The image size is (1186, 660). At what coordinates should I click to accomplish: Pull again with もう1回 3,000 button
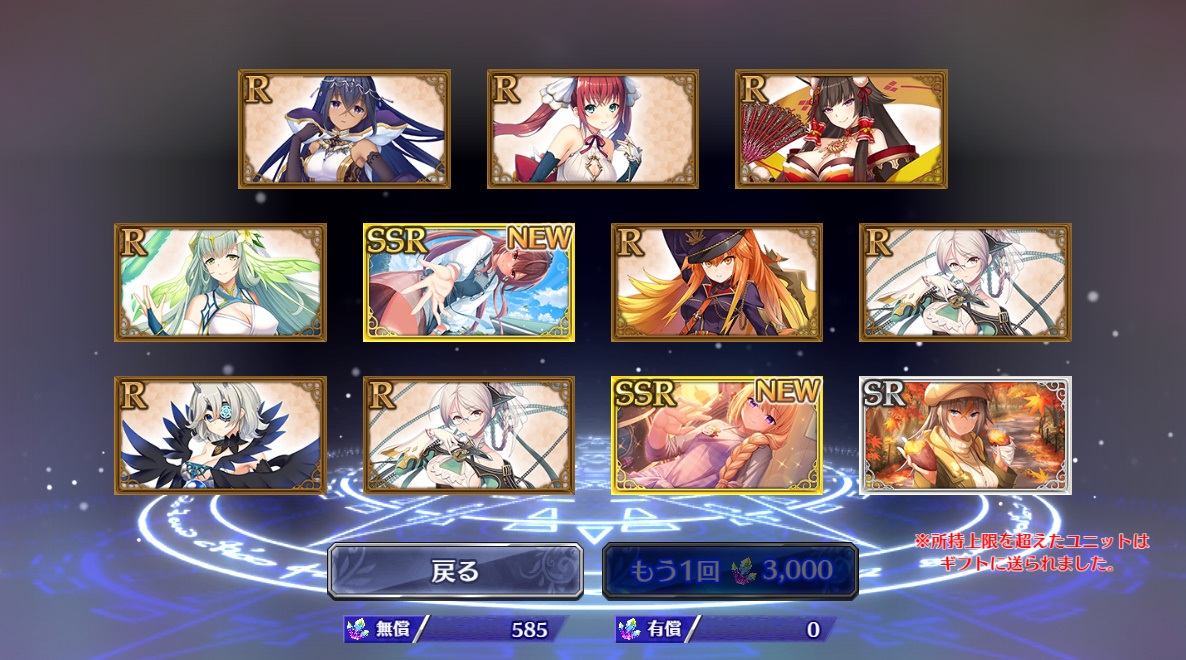tap(730, 571)
